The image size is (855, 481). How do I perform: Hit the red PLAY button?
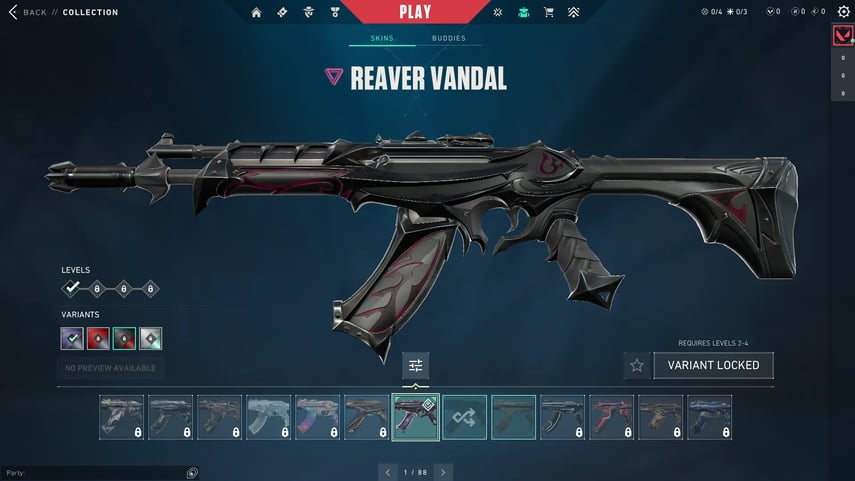[x=416, y=12]
